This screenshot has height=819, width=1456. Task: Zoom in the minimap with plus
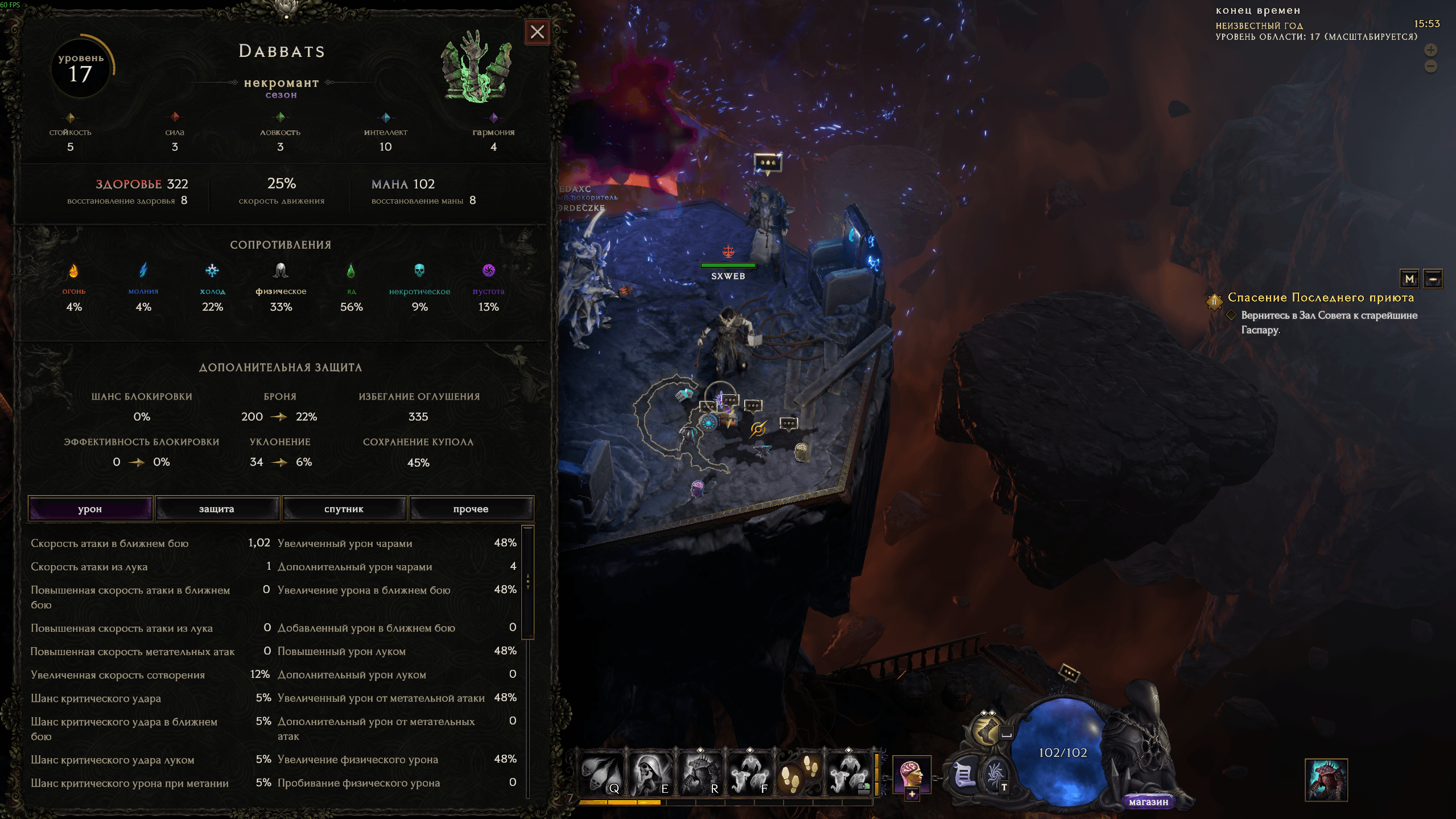[x=1430, y=50]
